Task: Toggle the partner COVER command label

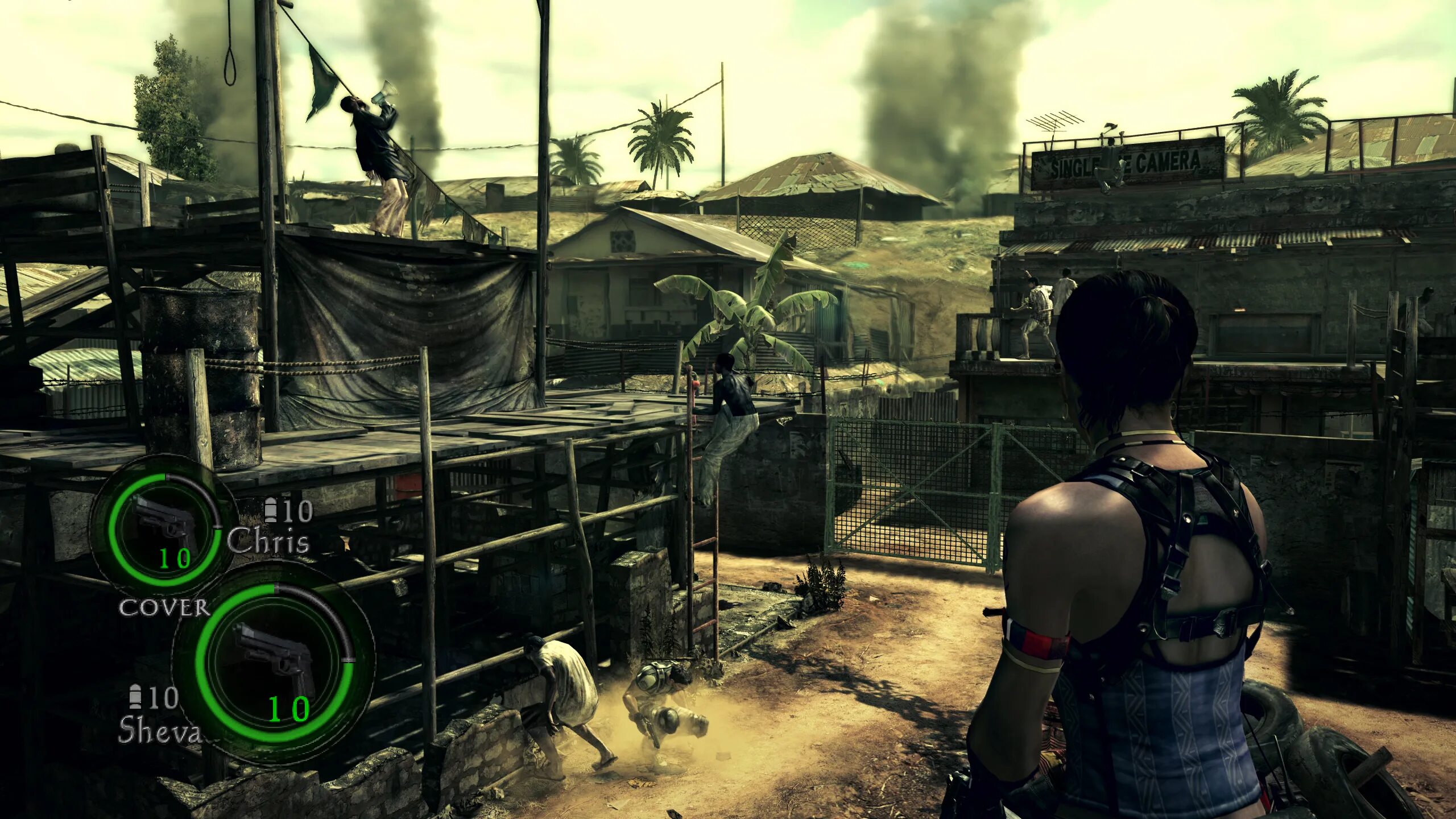Action: pyautogui.click(x=164, y=608)
